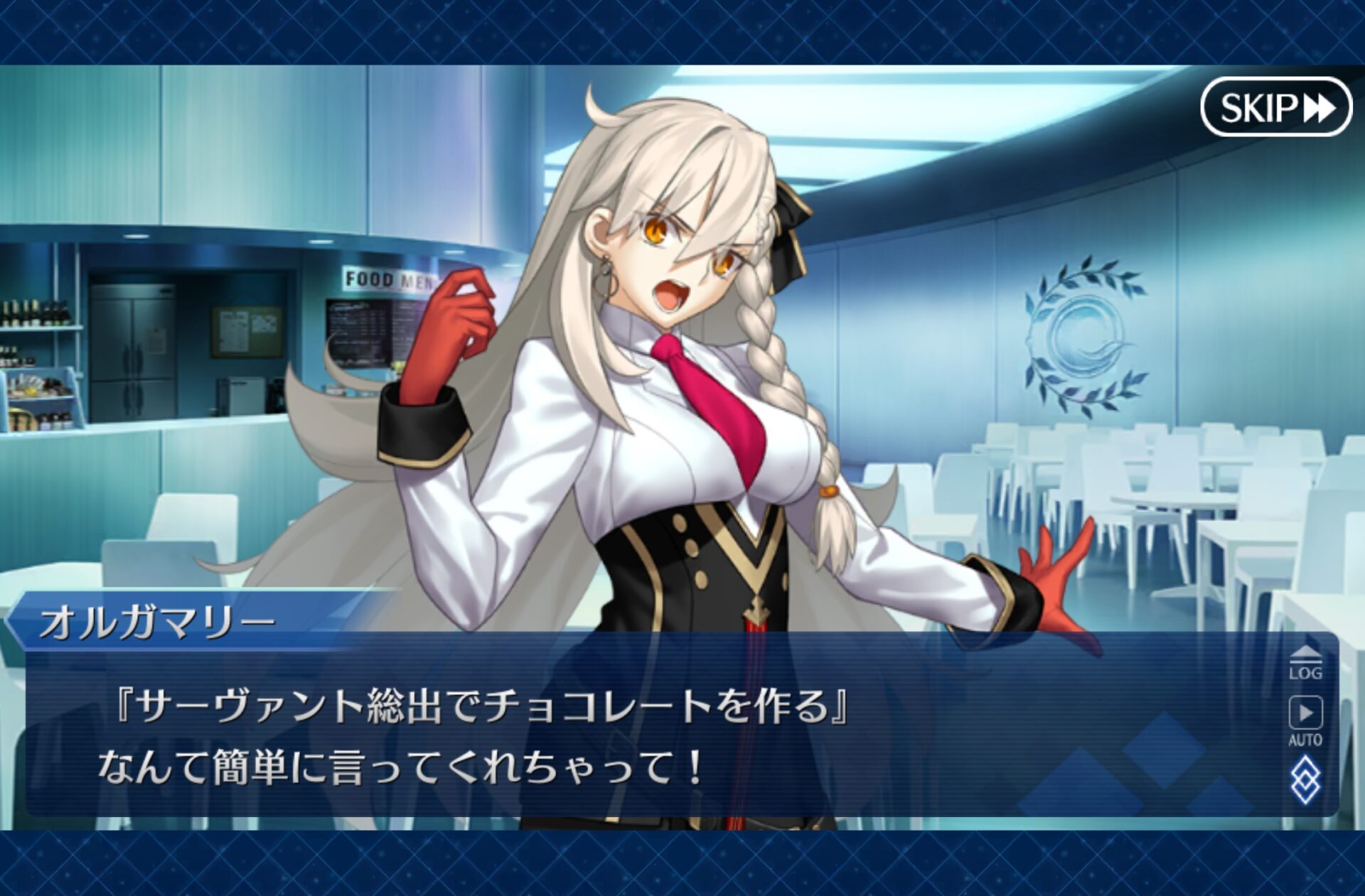The image size is (1365, 896).
Task: Click the diamond icon below AUTO
Action: tap(1305, 780)
